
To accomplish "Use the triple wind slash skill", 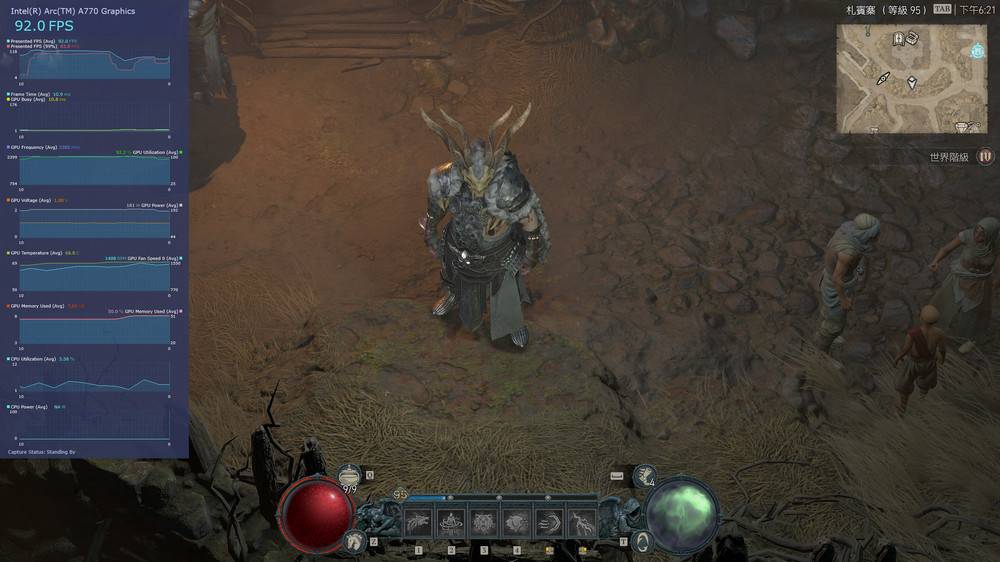I will coord(549,521).
